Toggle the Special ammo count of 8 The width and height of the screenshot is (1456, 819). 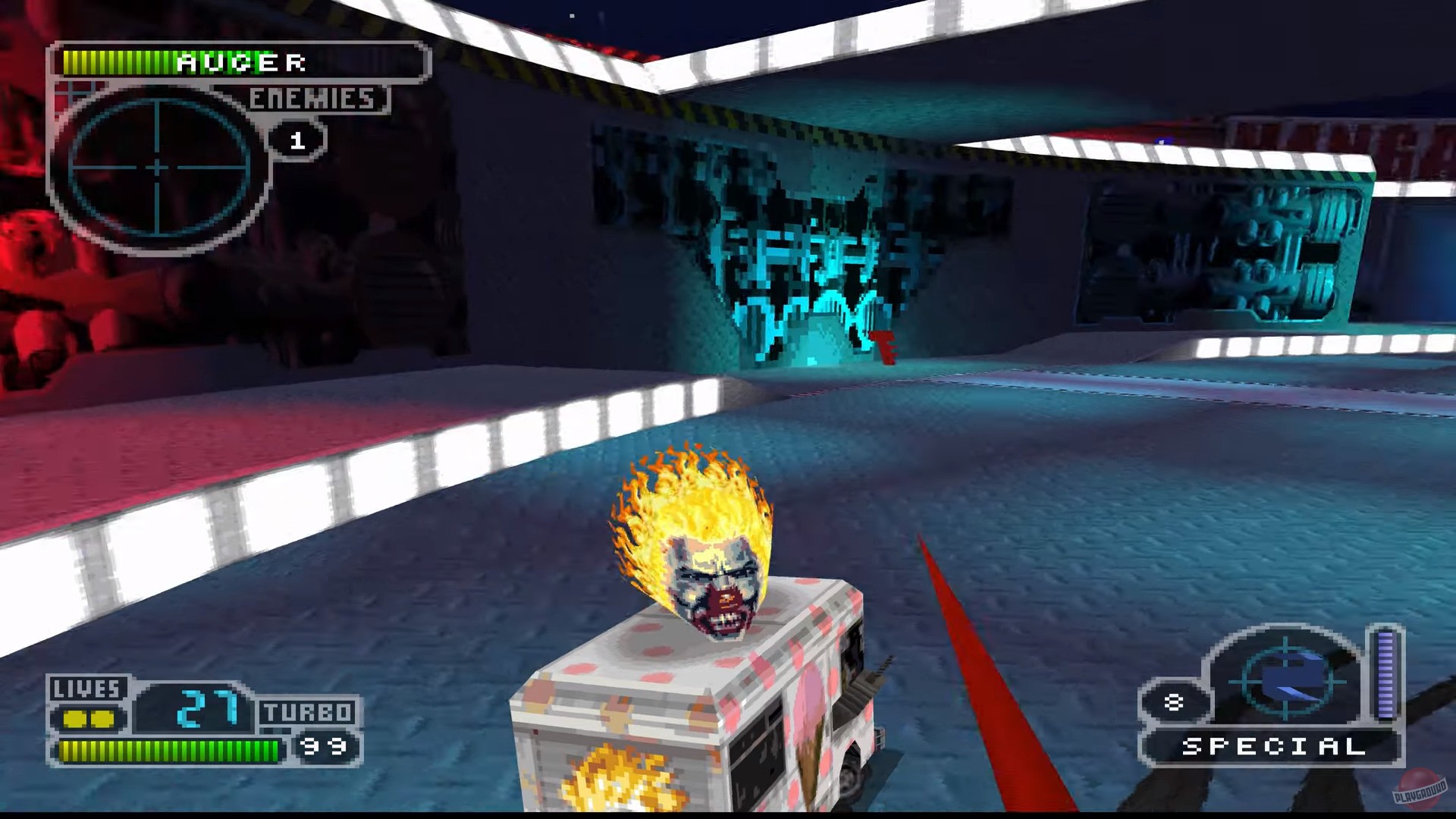point(1174,701)
